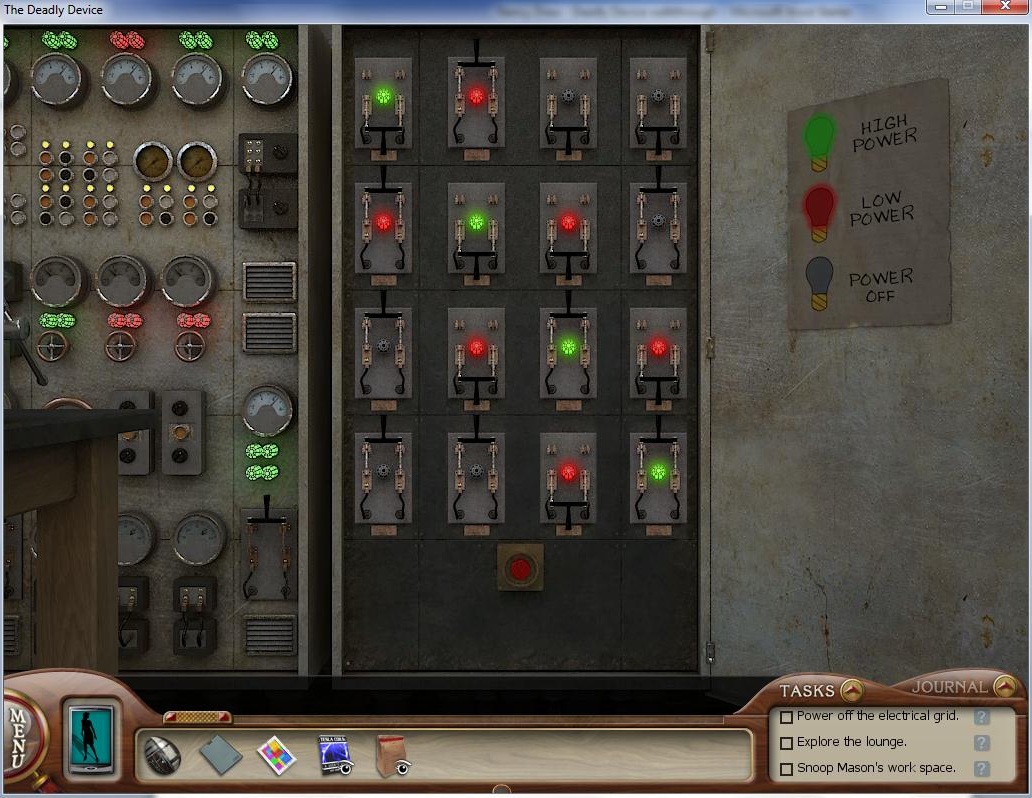
Task: Pick the colorful tile mosaic item
Action: pyautogui.click(x=276, y=755)
